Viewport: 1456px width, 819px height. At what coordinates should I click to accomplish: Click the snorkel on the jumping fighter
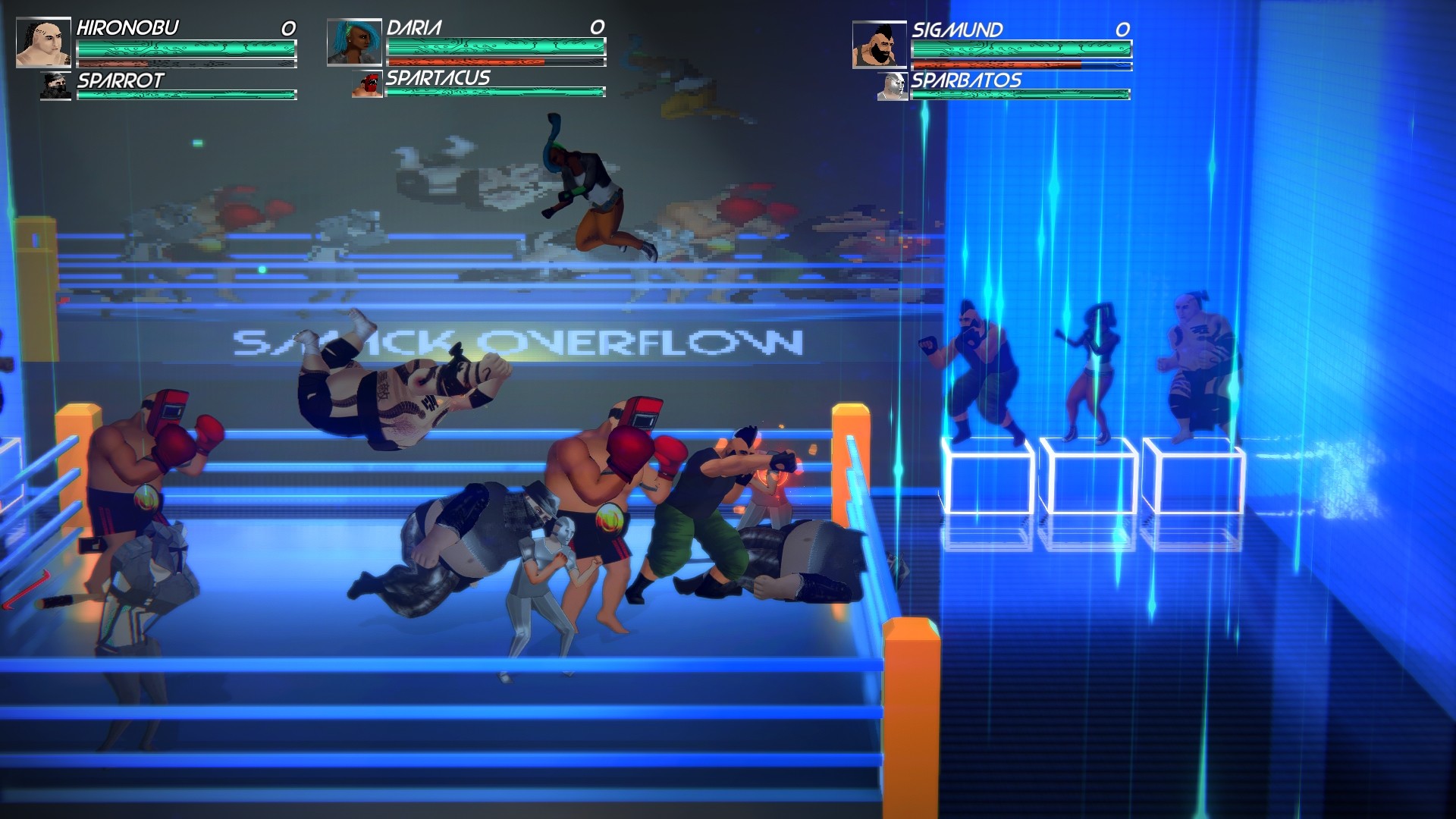pos(553,130)
